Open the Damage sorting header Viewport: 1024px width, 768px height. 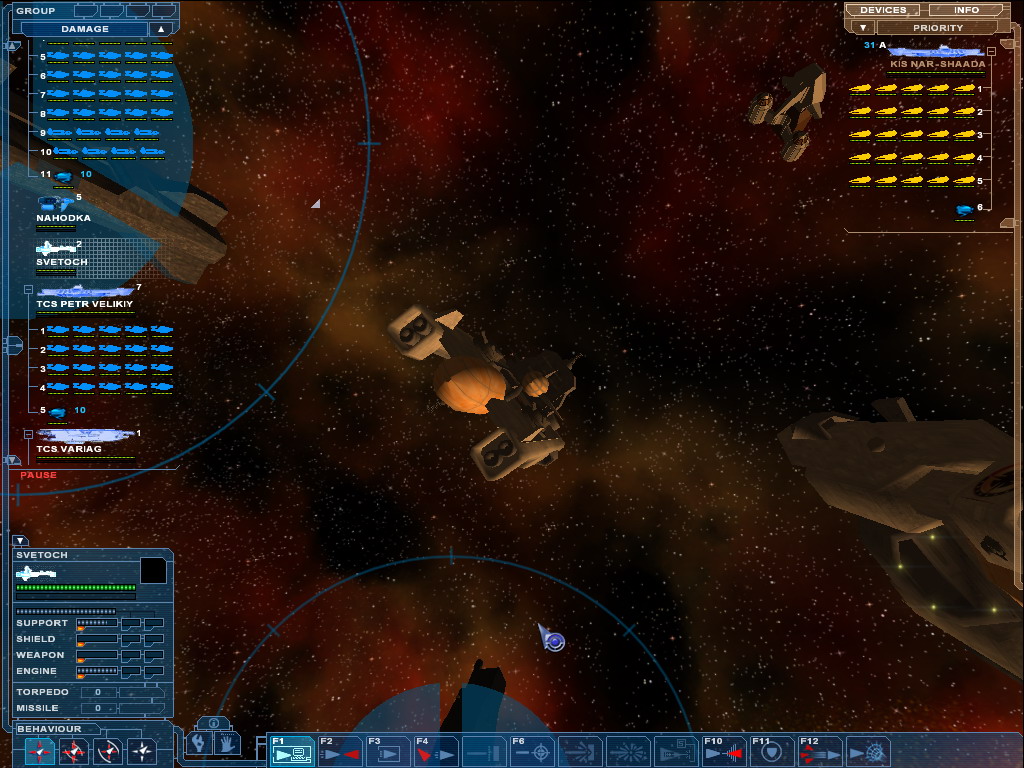tap(85, 29)
